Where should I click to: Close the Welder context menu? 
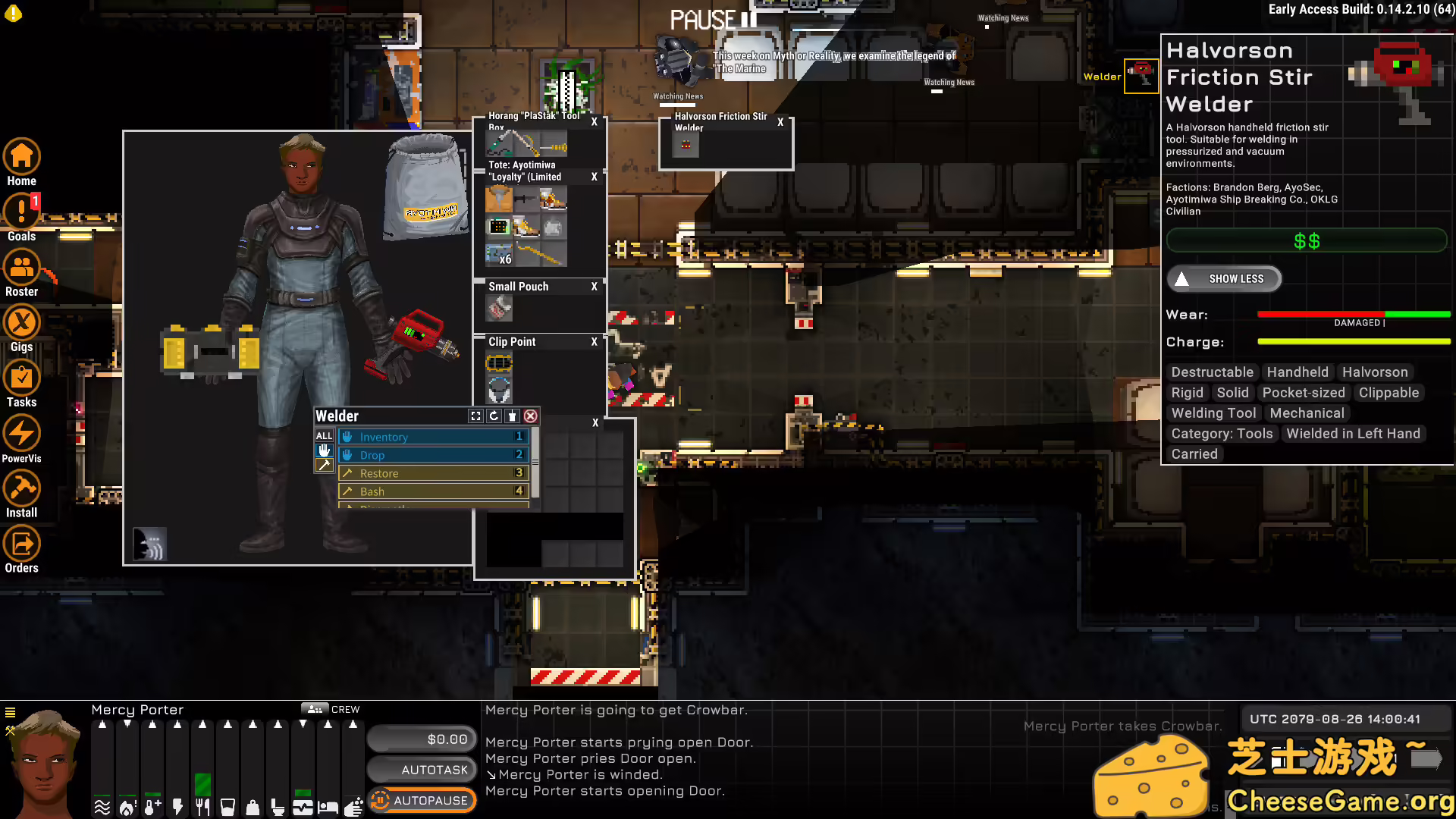click(531, 416)
